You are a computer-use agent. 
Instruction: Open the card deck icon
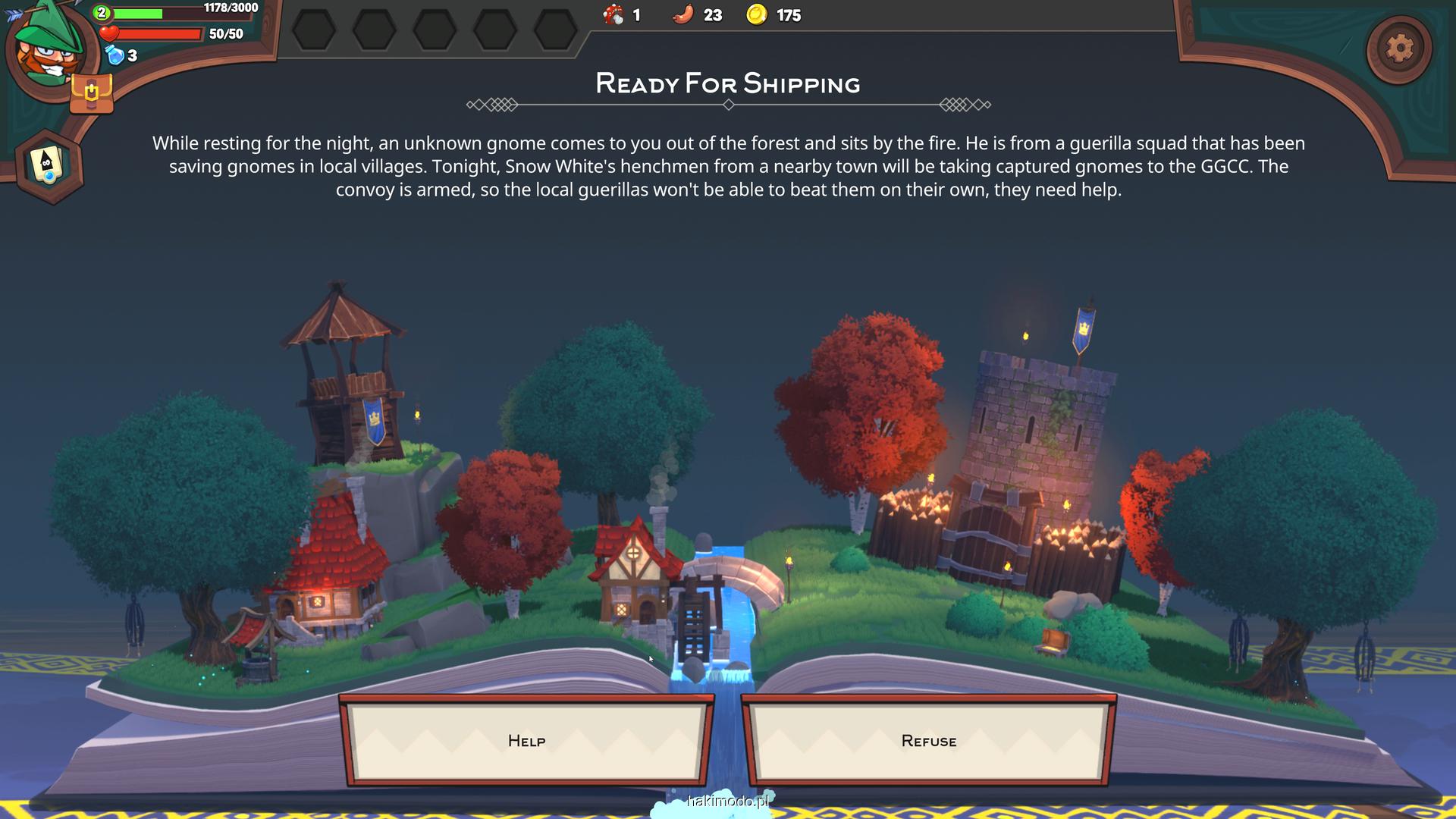[49, 165]
